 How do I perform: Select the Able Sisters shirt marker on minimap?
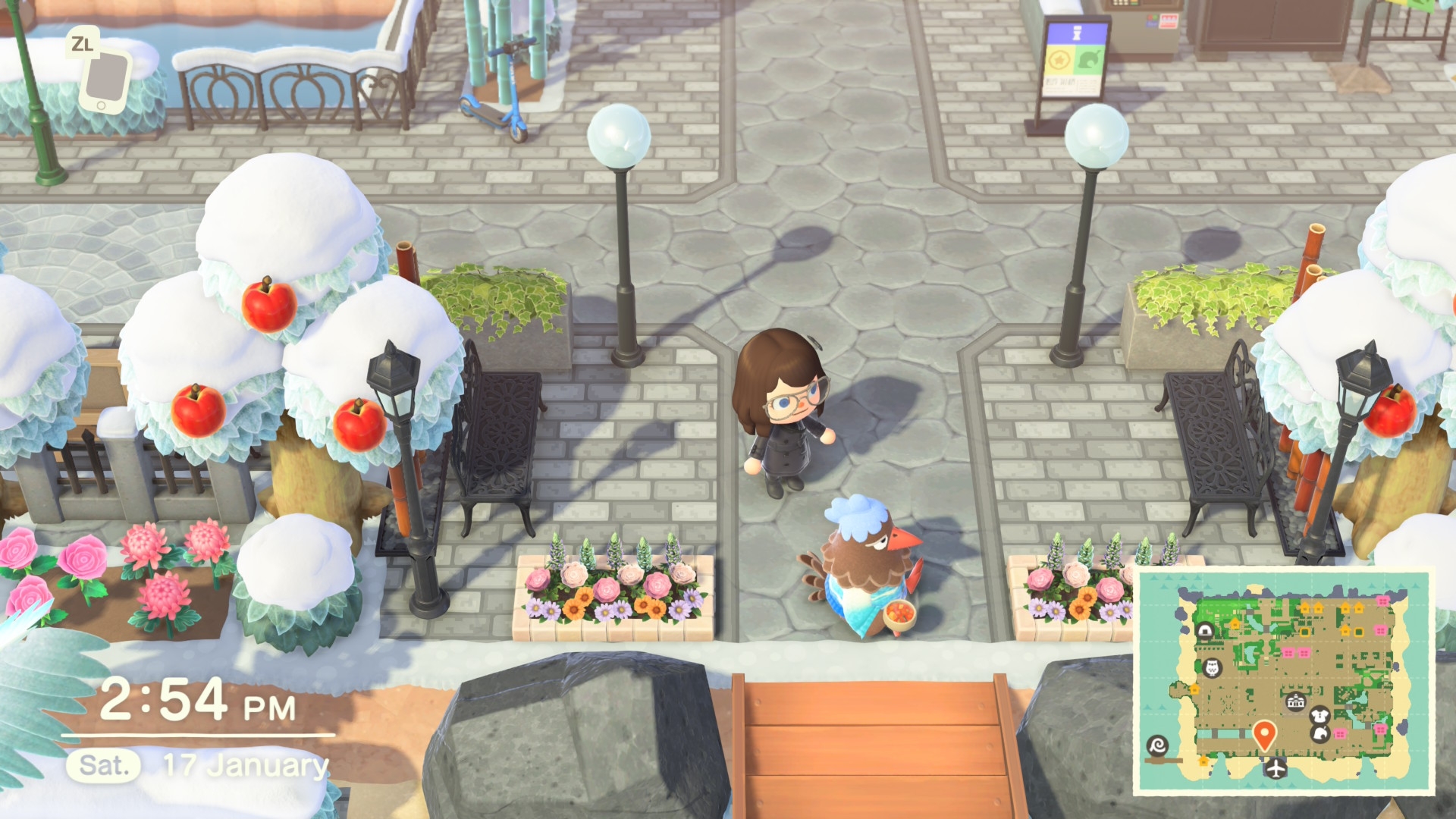point(1319,715)
